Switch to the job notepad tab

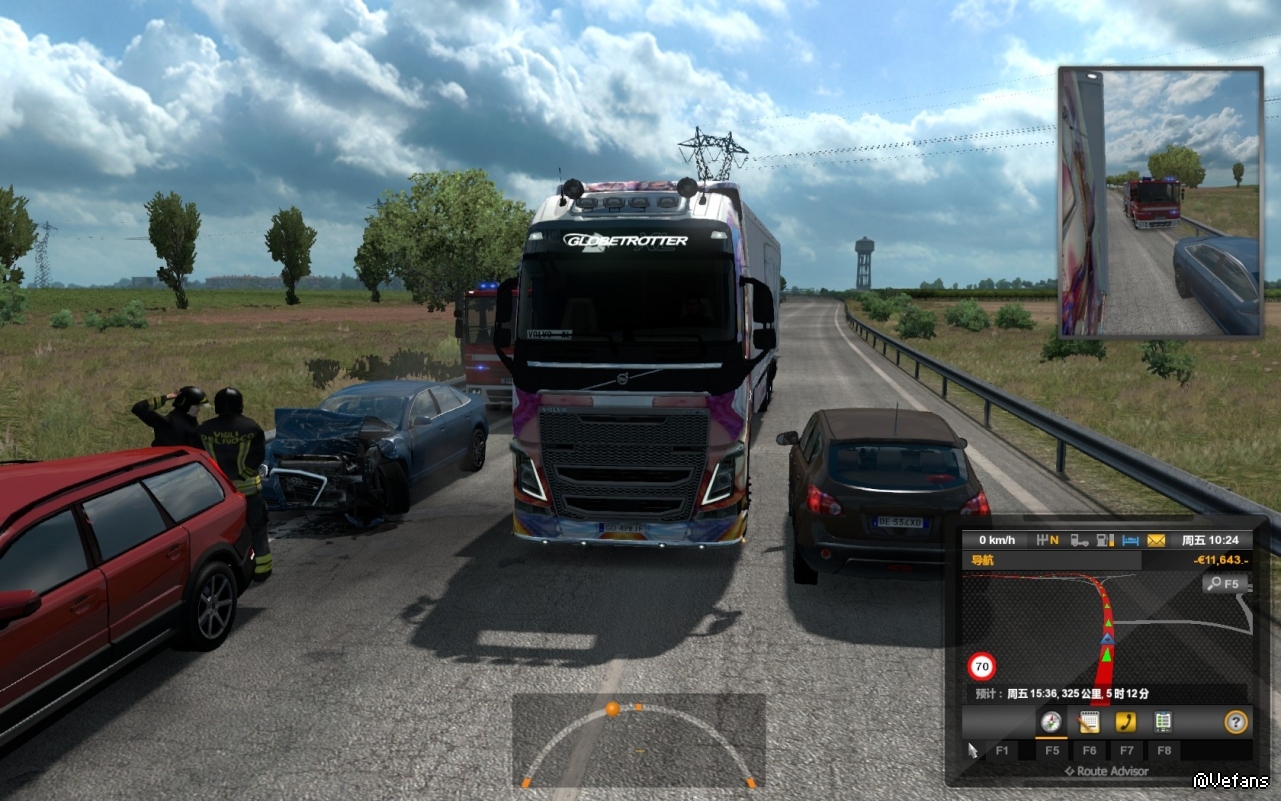pos(1089,722)
